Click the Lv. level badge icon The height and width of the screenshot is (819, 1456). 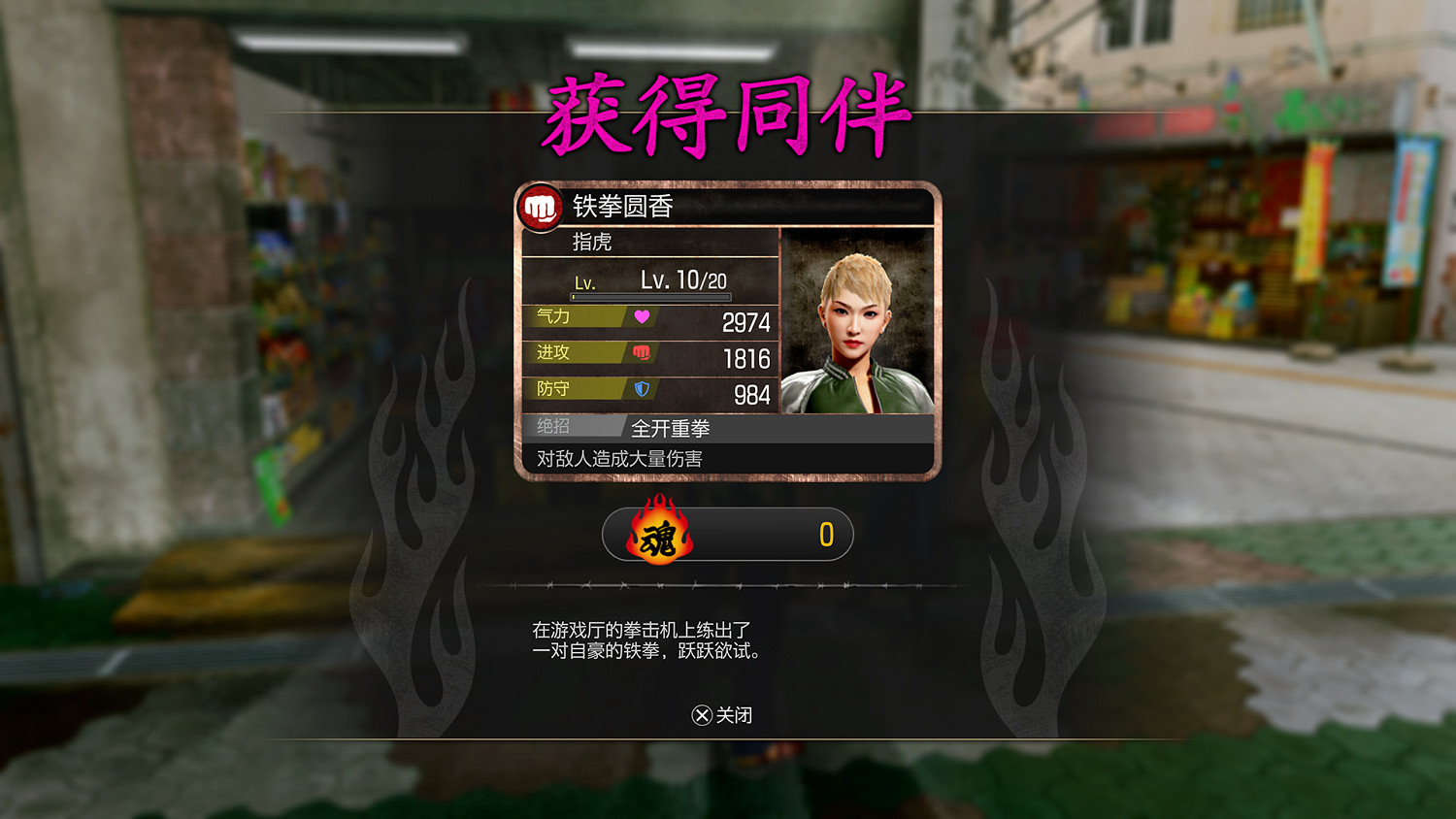tap(586, 281)
